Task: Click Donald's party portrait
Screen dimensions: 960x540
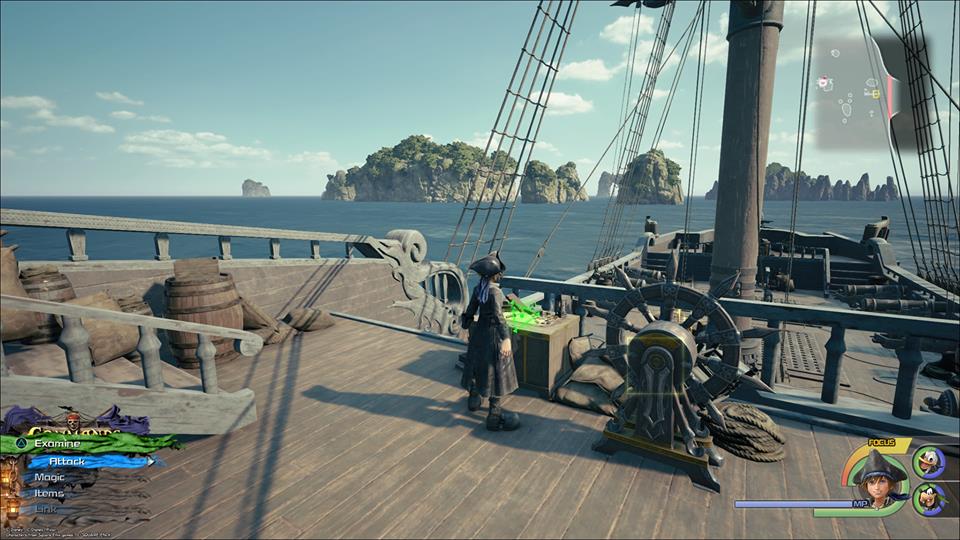Action: [928, 462]
